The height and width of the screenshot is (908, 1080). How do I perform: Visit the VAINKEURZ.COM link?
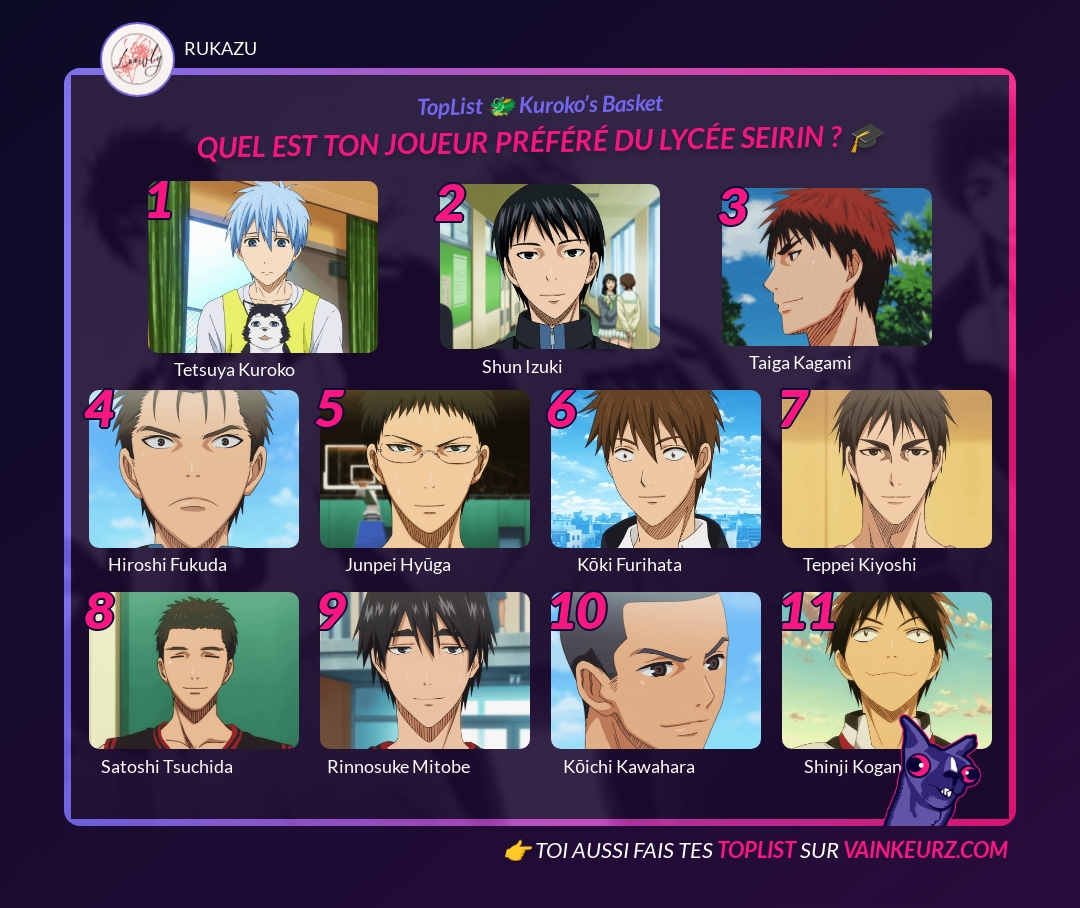[x=925, y=850]
